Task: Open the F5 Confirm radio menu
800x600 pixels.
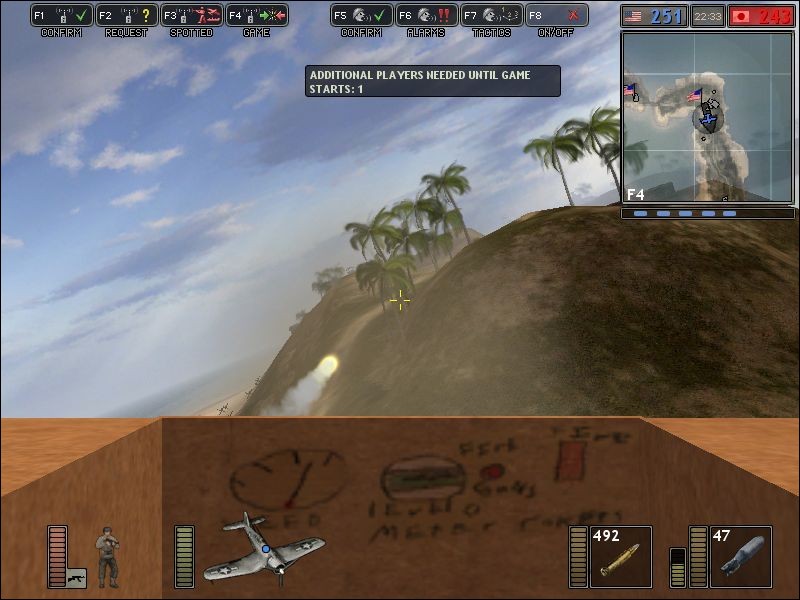Action: (362, 16)
